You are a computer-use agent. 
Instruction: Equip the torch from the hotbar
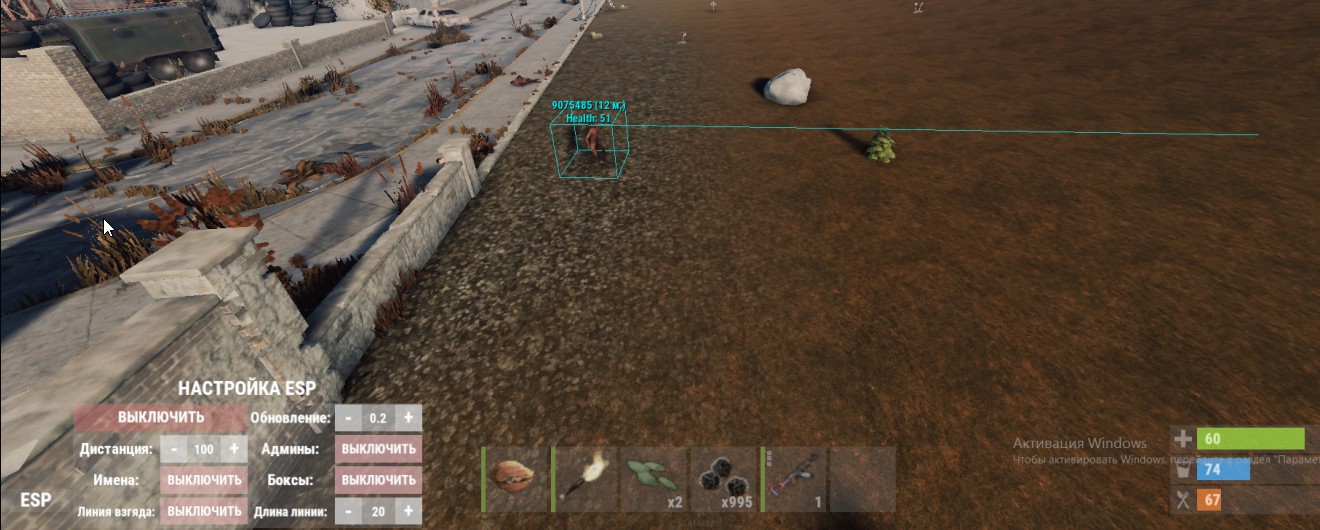click(587, 480)
